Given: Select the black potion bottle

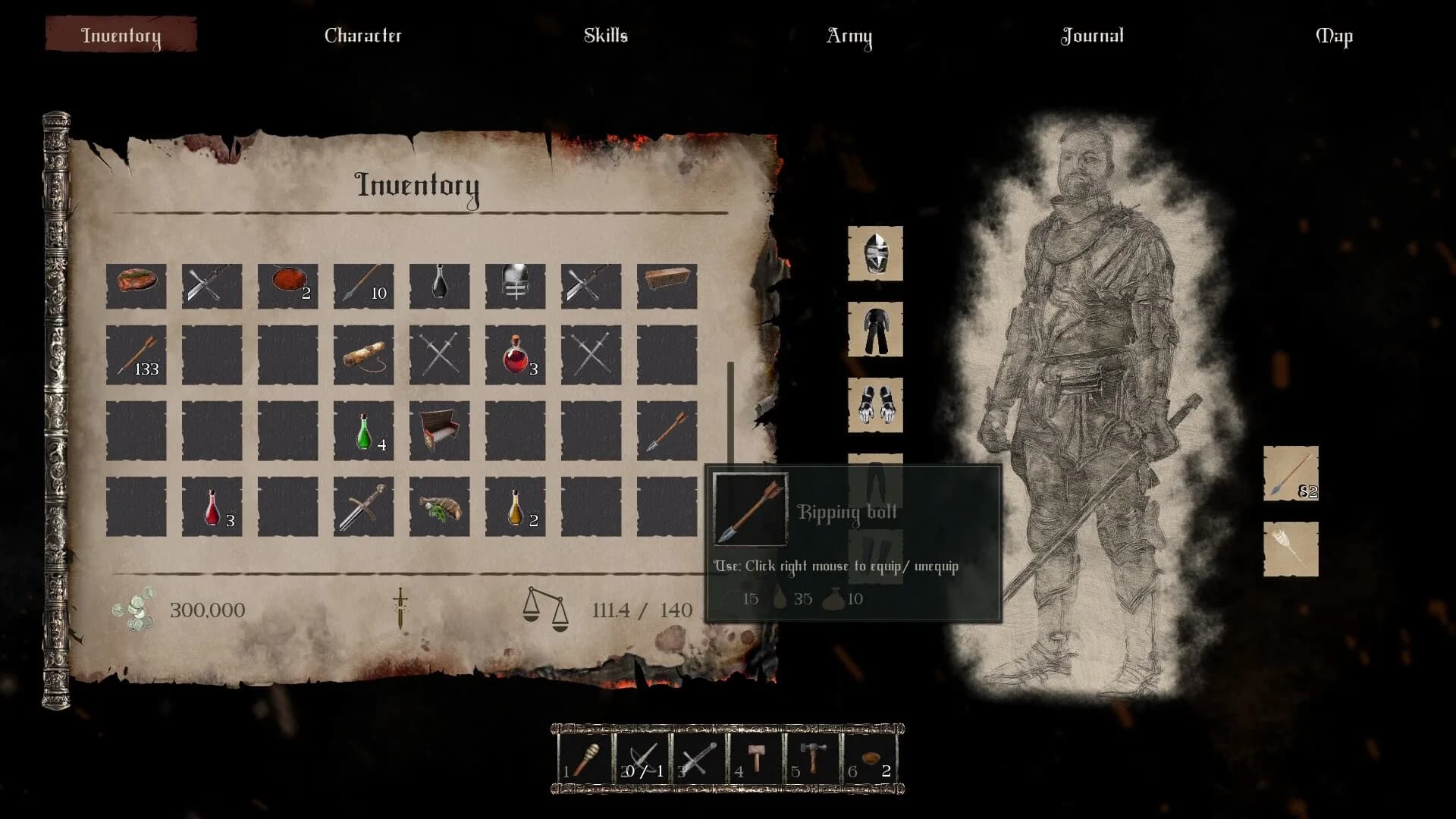Looking at the screenshot, I should (439, 286).
